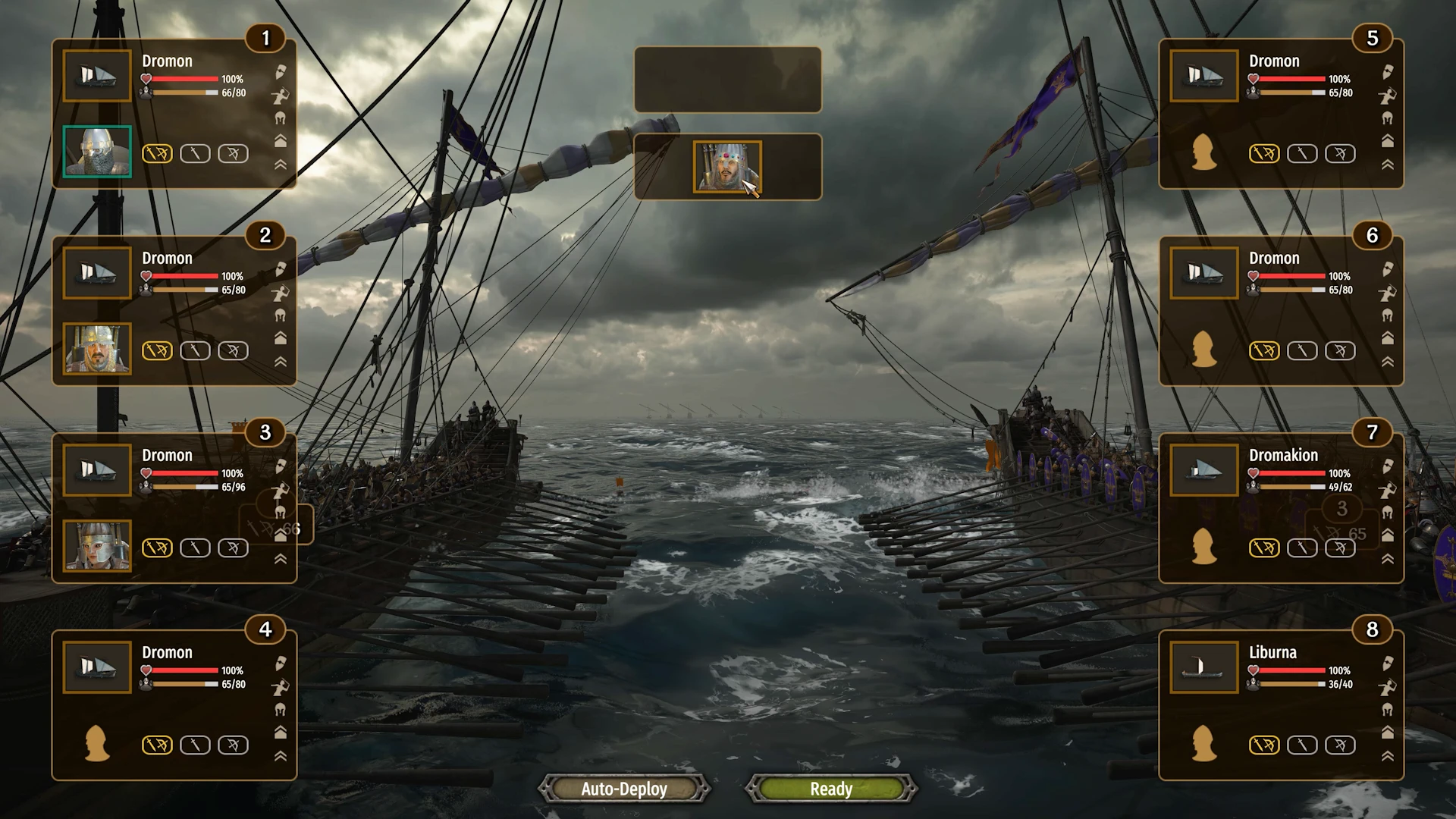This screenshot has height=819, width=1456.
Task: Select the unassigned crowned hero portrait
Action: click(x=726, y=167)
